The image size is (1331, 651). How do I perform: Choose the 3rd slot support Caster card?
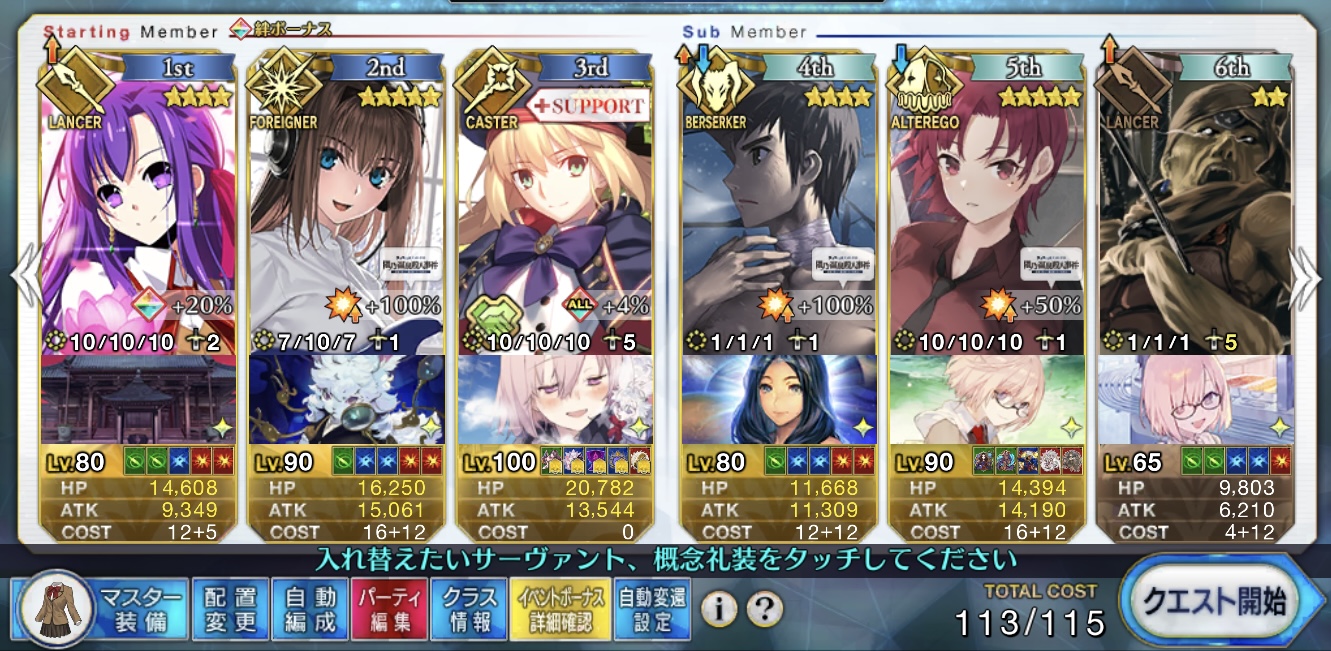tap(554, 200)
